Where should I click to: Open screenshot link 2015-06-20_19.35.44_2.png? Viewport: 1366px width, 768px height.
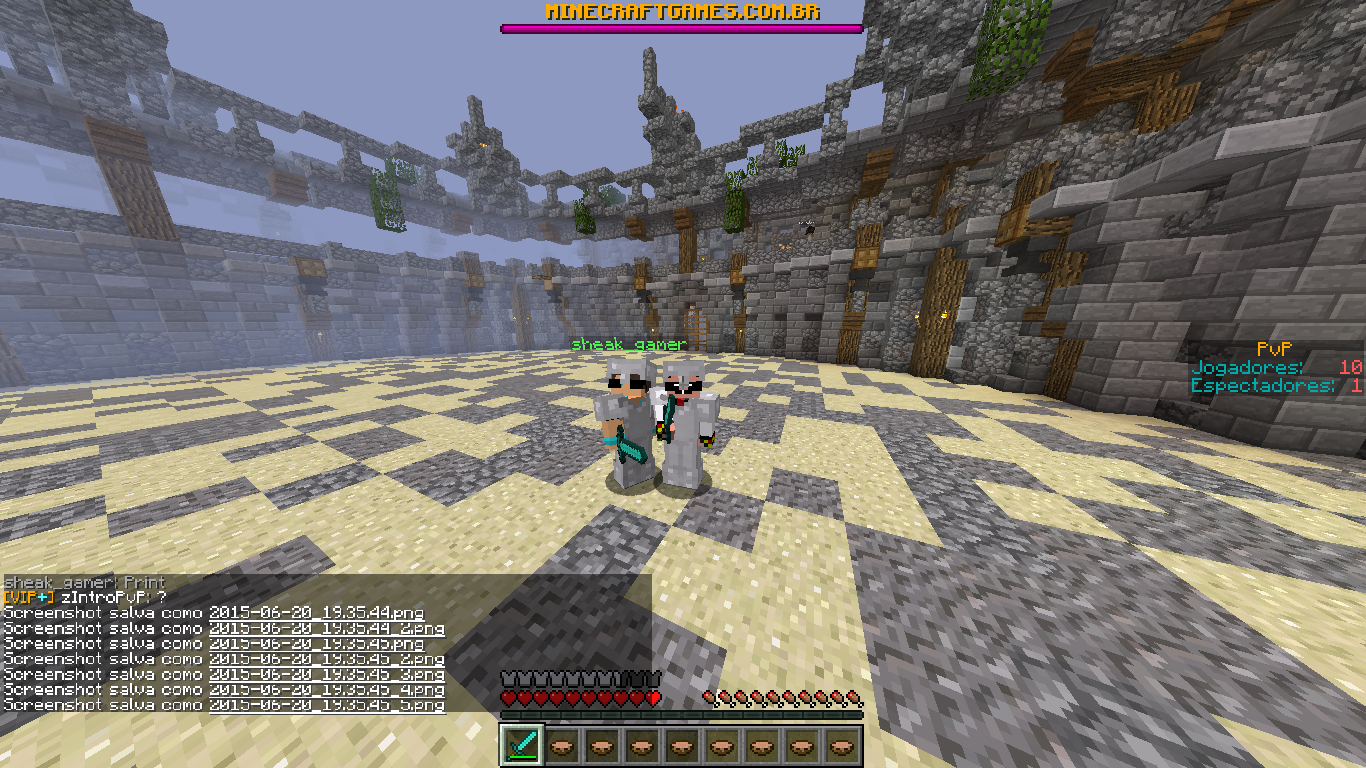click(326, 629)
